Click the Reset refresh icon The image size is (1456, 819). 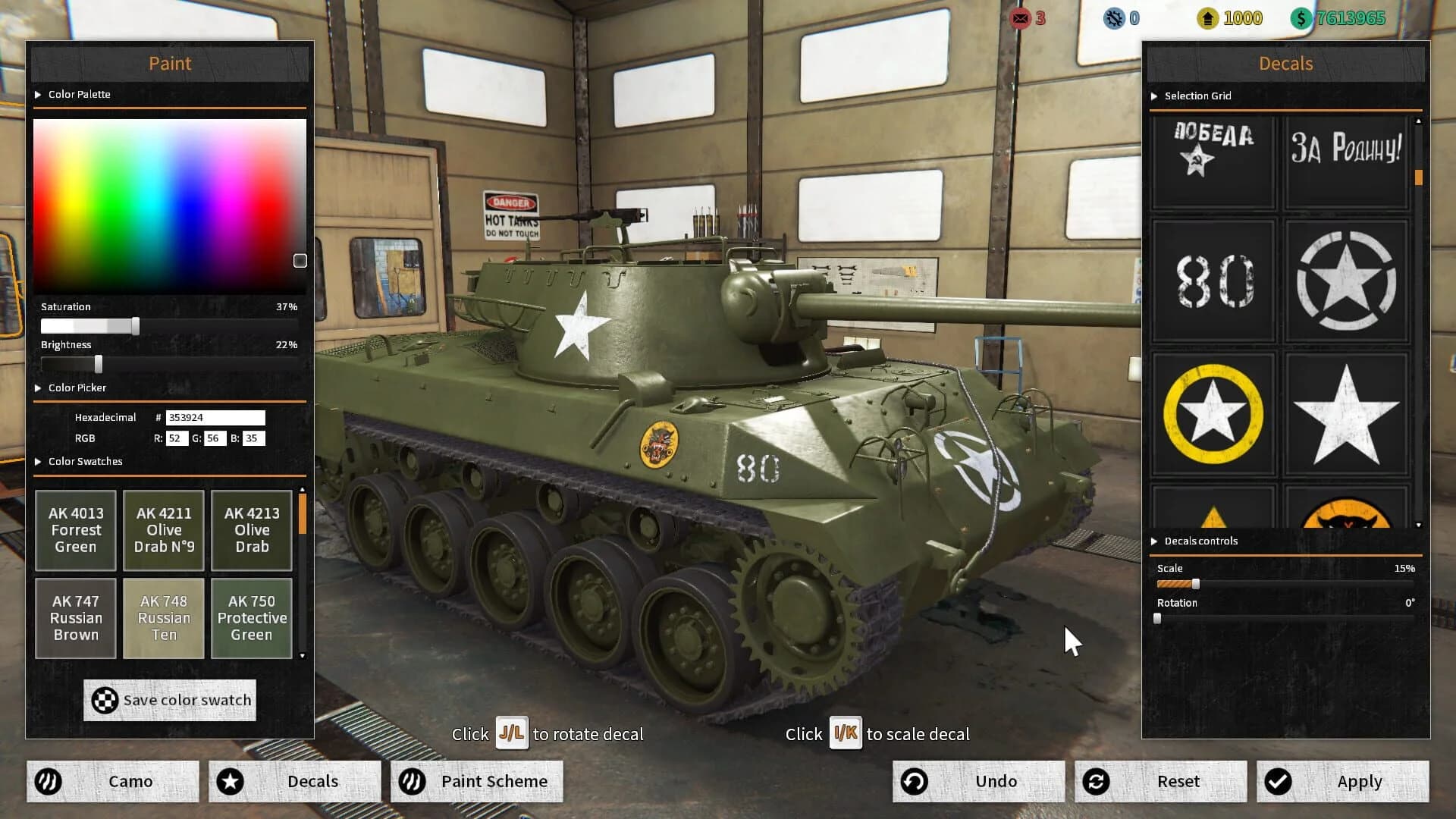1097,781
